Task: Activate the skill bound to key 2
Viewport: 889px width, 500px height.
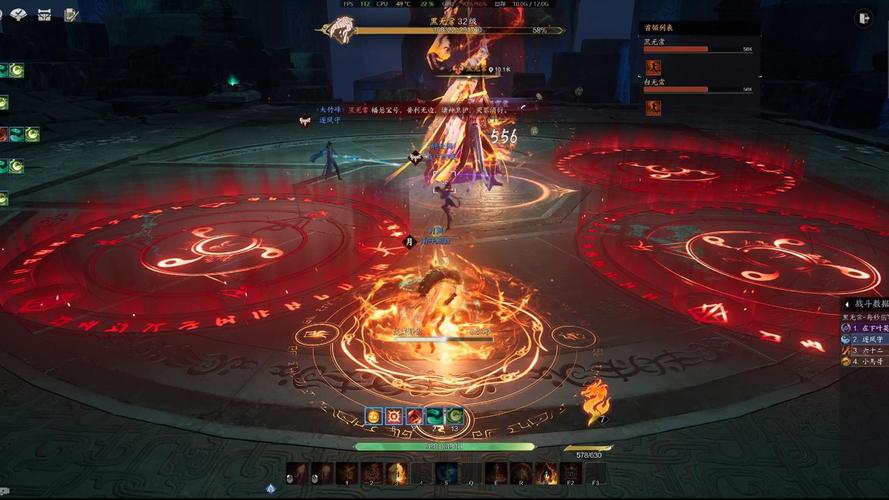Action: click(x=371, y=473)
